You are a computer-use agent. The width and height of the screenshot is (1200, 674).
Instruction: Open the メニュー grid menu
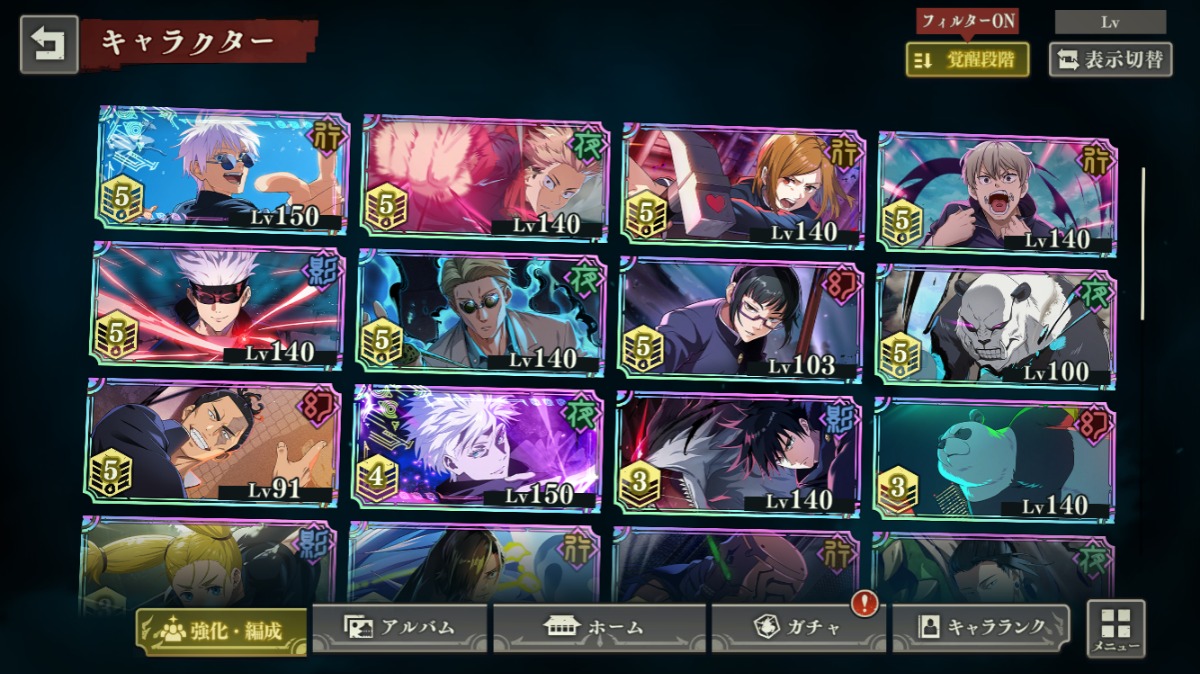1116,629
